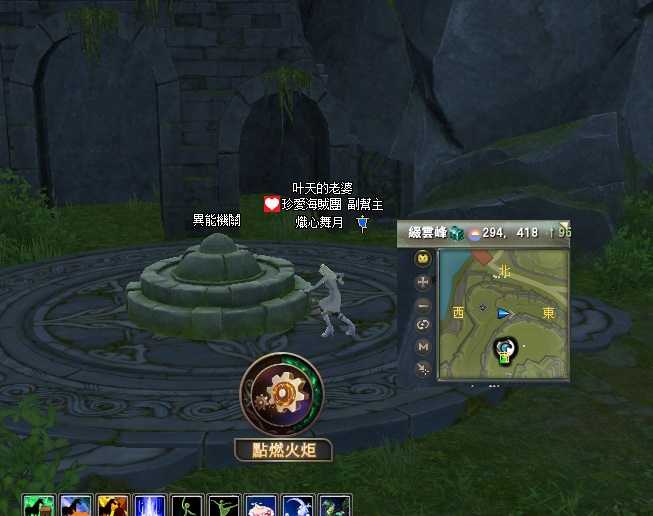Activate the blue light pillars skill
The image size is (653, 516).
[150, 505]
